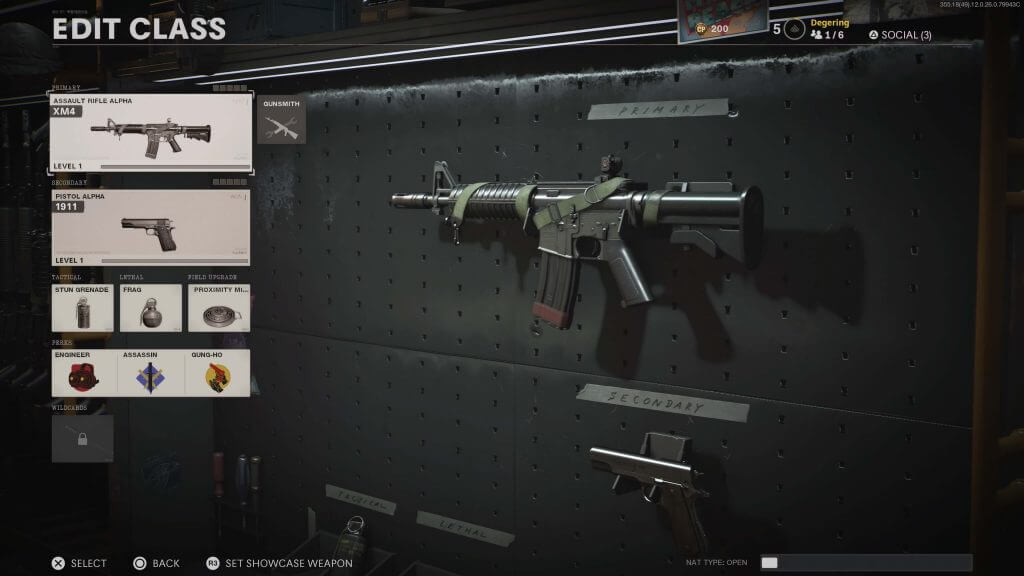Select the XM4 primary weapon card

(151, 133)
